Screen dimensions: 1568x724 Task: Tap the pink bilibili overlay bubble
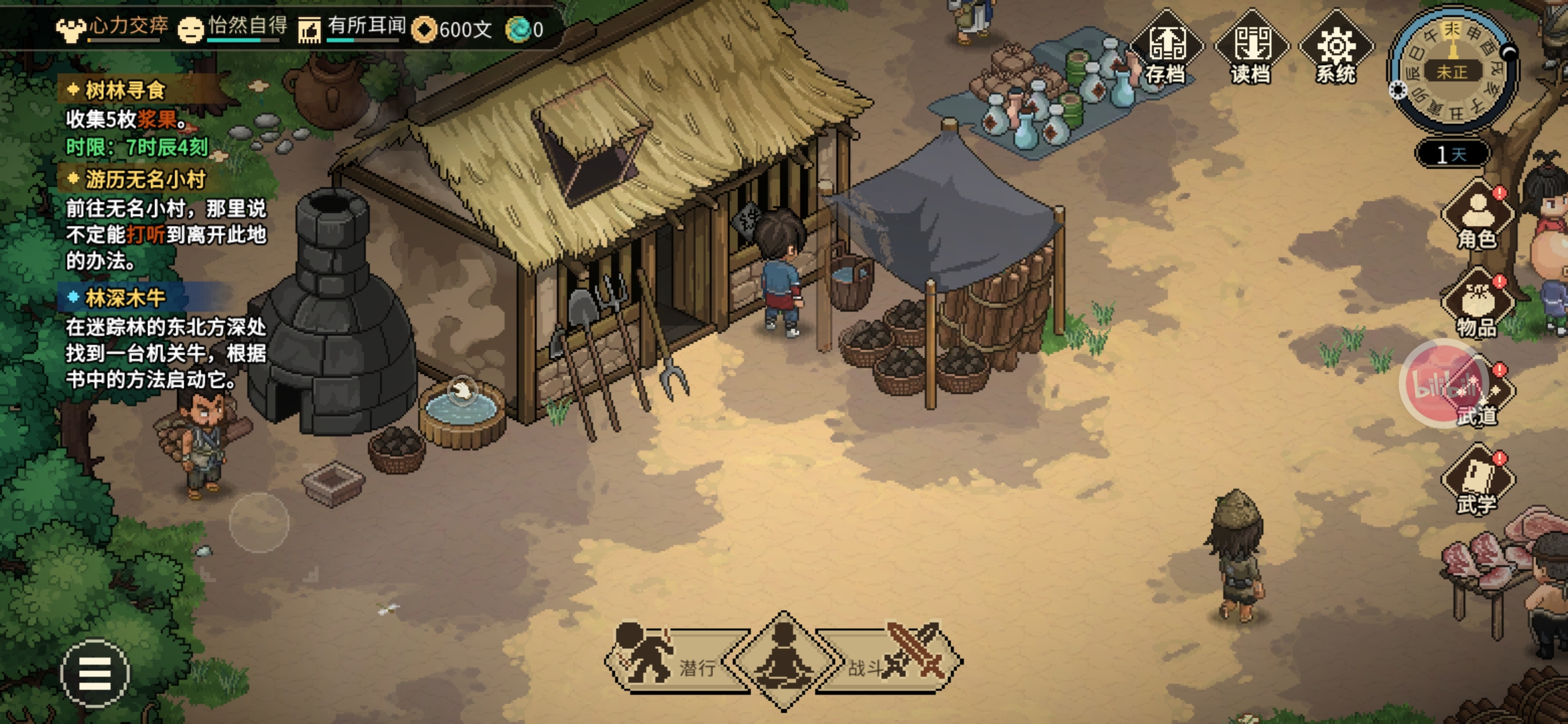coord(1441,383)
